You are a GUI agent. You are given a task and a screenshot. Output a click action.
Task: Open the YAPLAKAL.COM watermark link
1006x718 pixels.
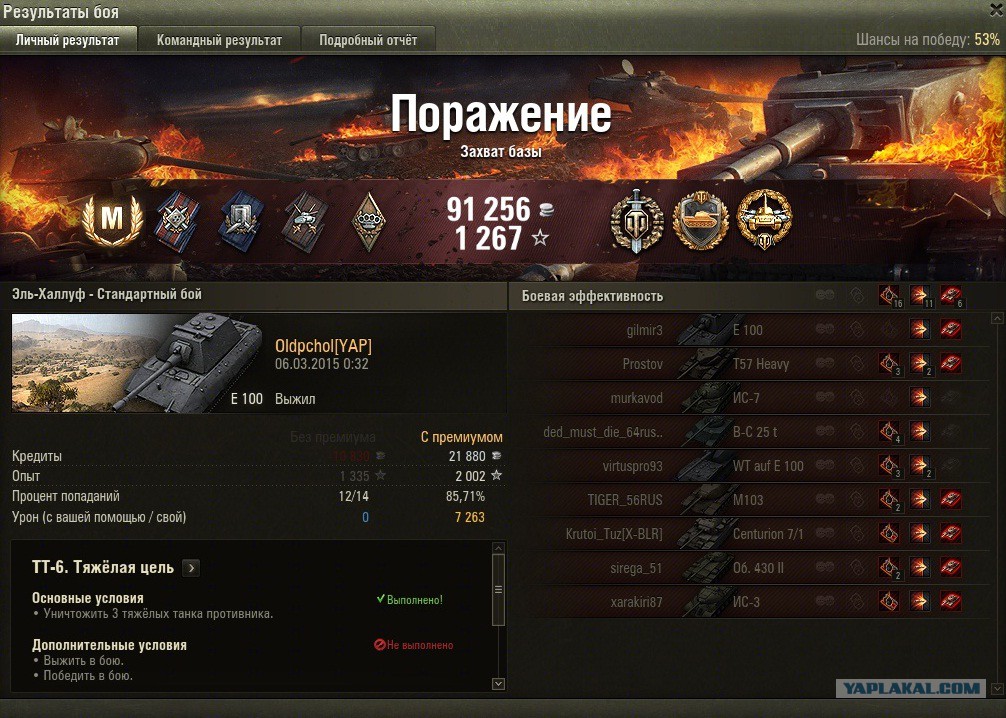909,688
